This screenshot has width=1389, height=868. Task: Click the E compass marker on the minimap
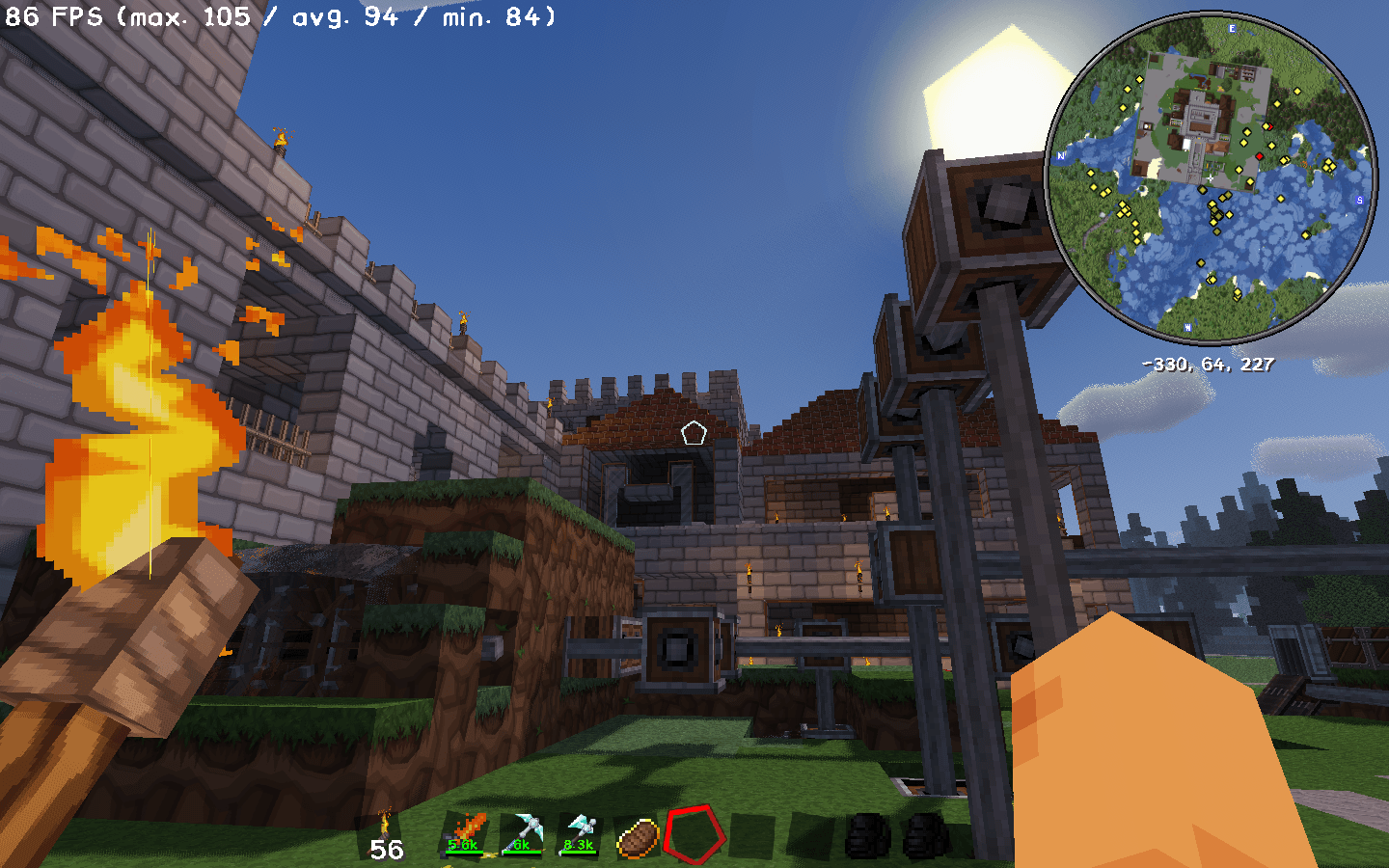pos(1232,29)
